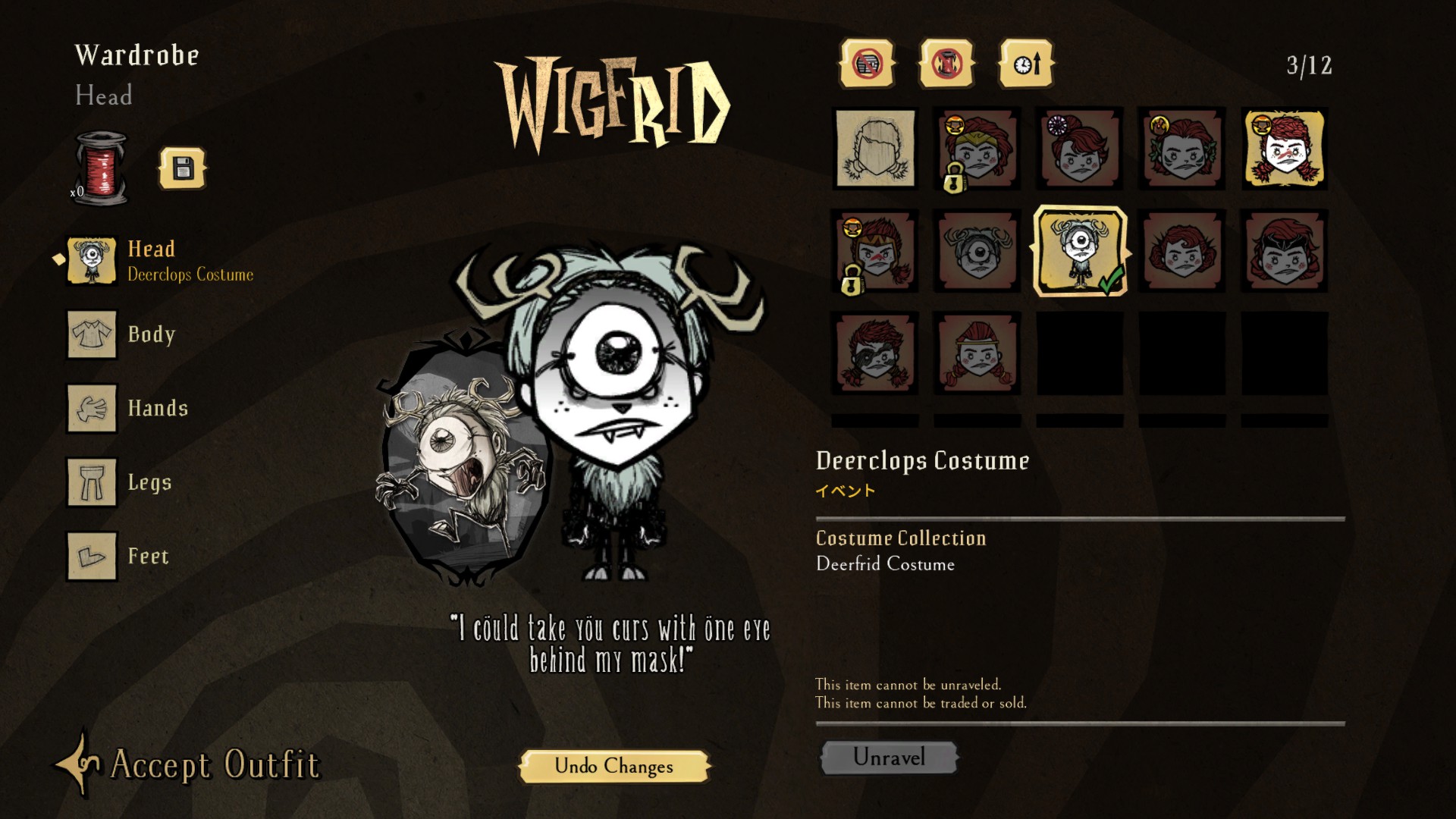Select the highlighted Deerclops Costume skin tile
Screen dimensions: 1456x819
pyautogui.click(x=1080, y=251)
